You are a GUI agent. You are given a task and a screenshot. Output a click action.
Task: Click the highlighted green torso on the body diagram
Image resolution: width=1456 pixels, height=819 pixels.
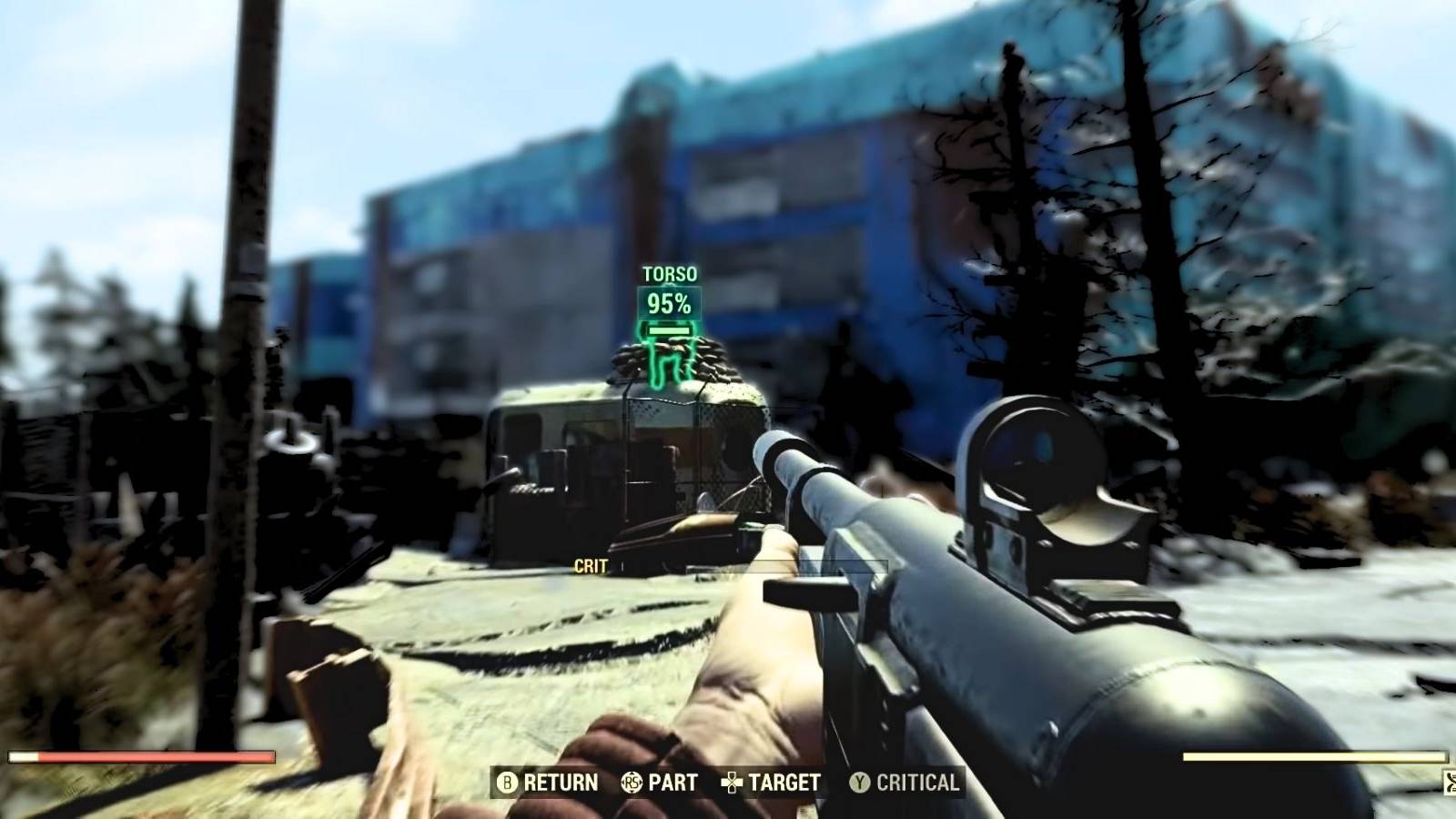(669, 332)
